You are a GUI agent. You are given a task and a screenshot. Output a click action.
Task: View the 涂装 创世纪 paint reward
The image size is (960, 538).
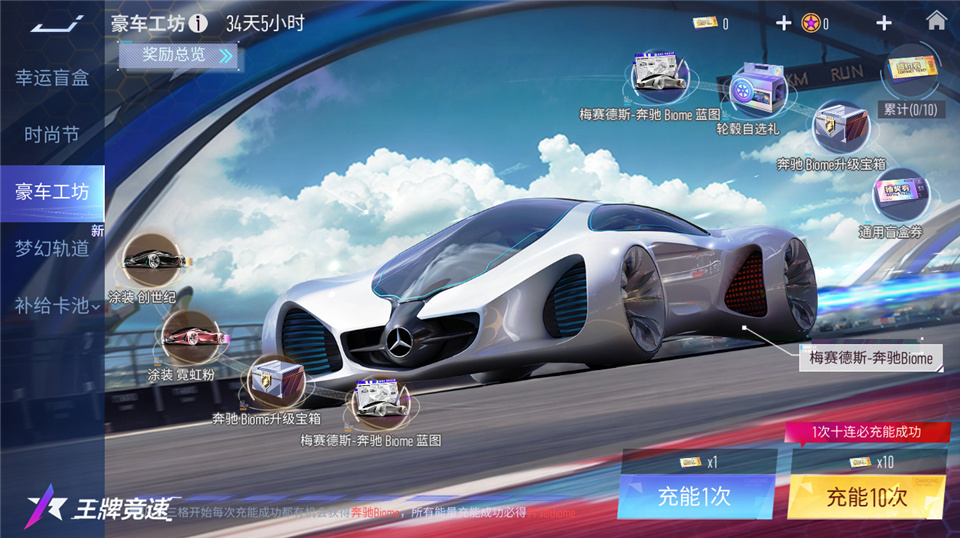pyautogui.click(x=148, y=262)
